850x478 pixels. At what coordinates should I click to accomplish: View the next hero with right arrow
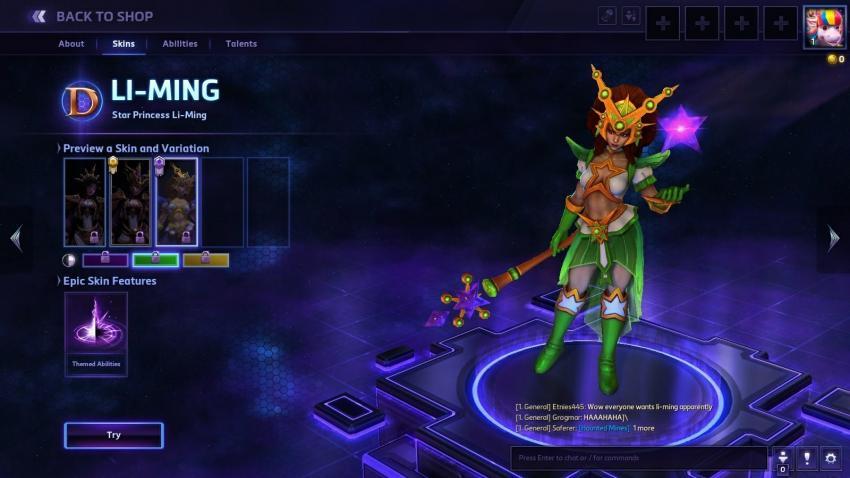[834, 238]
